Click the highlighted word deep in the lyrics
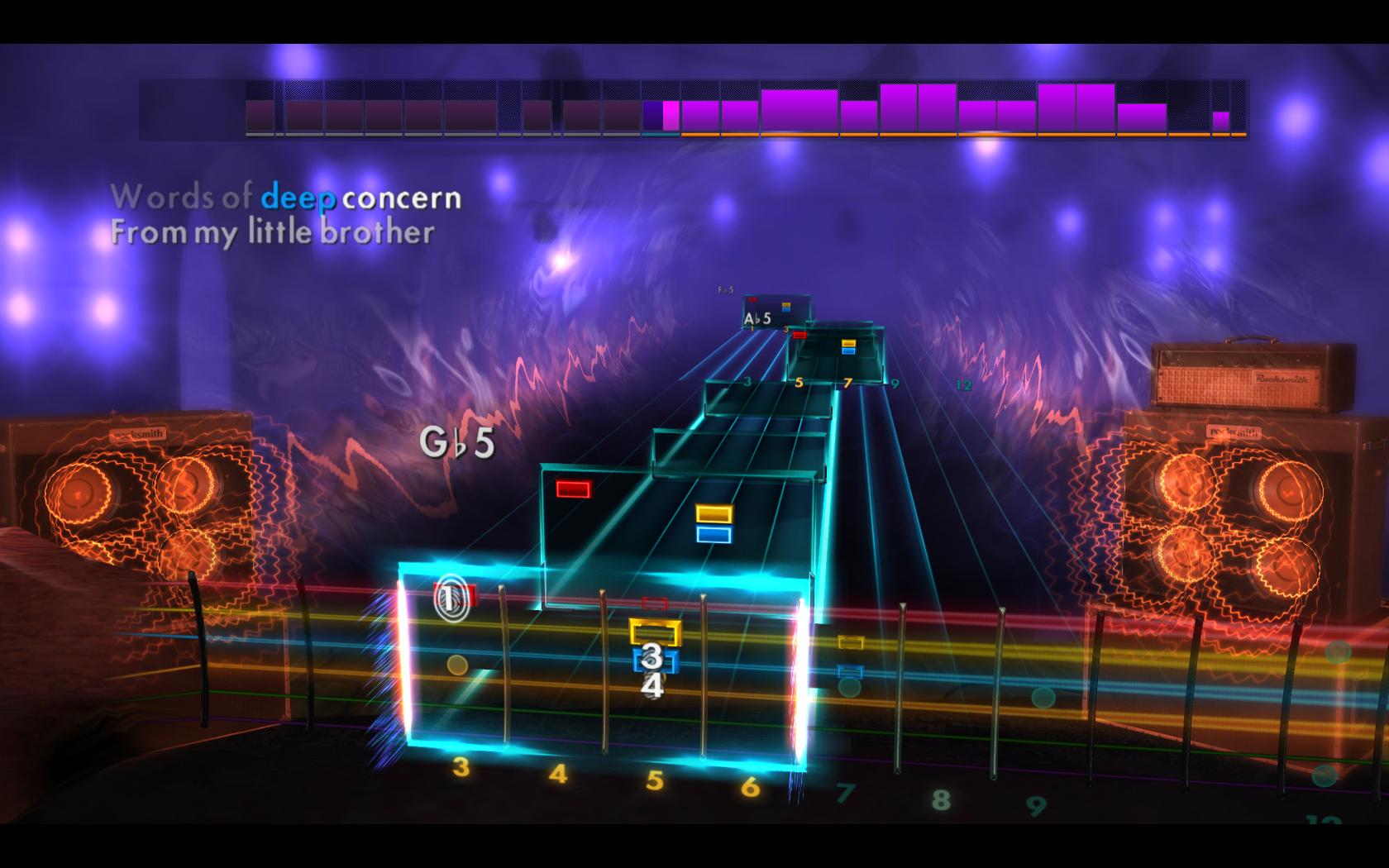The width and height of the screenshot is (1389, 868). (298, 198)
